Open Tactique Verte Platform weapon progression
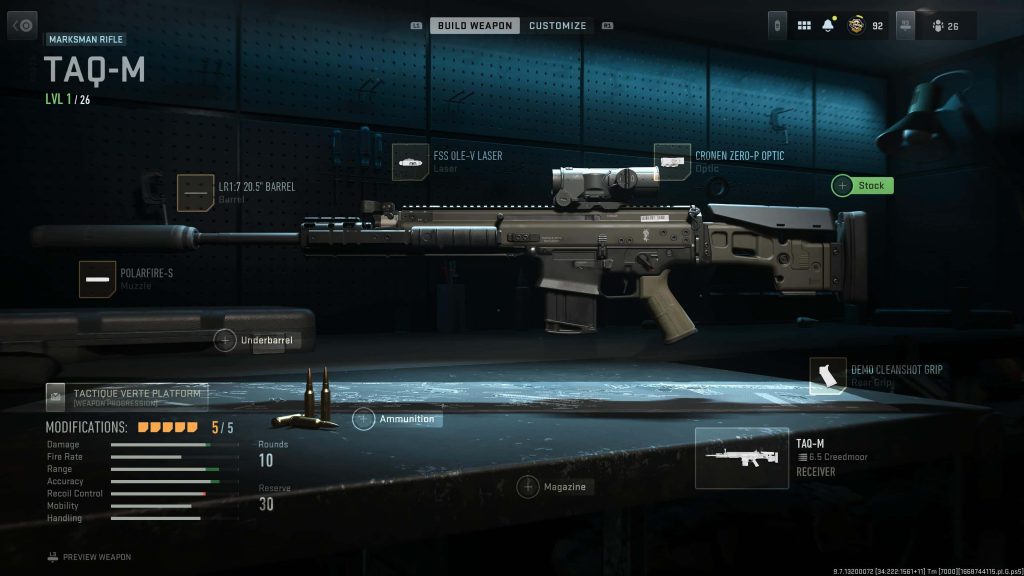The width and height of the screenshot is (1024, 576). 126,397
